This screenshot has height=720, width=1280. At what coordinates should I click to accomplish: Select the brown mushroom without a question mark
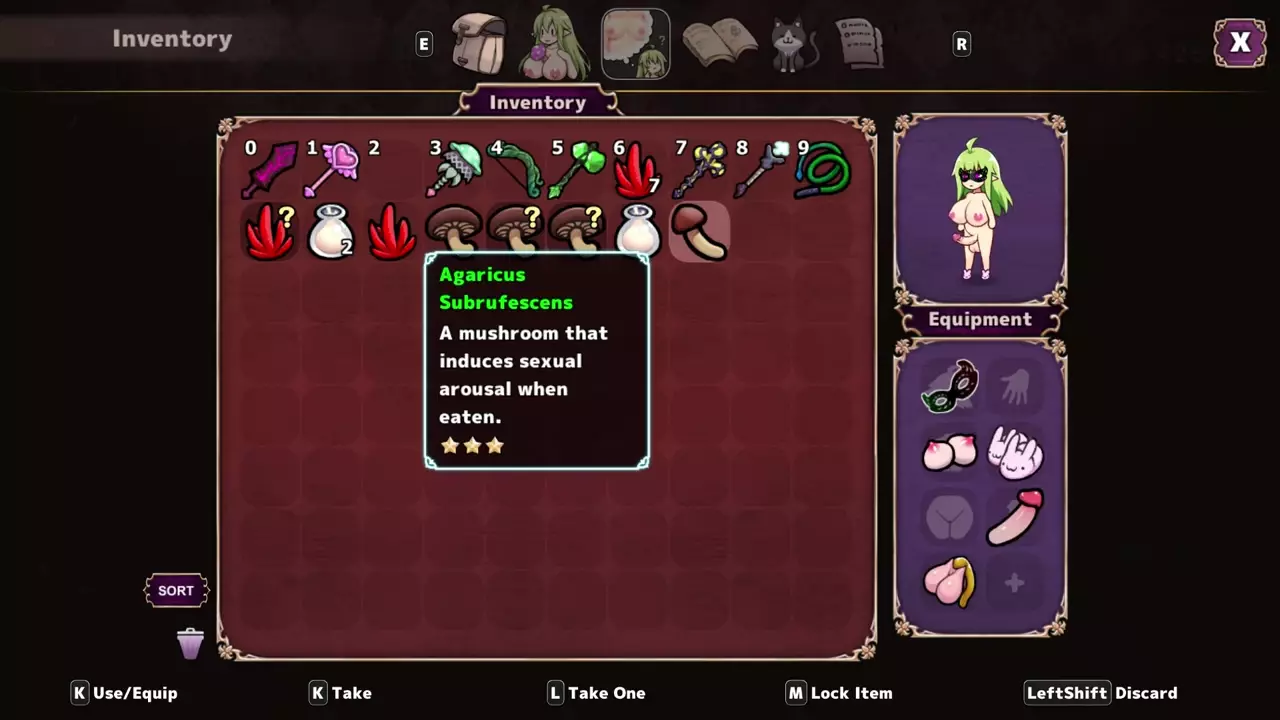[453, 232]
